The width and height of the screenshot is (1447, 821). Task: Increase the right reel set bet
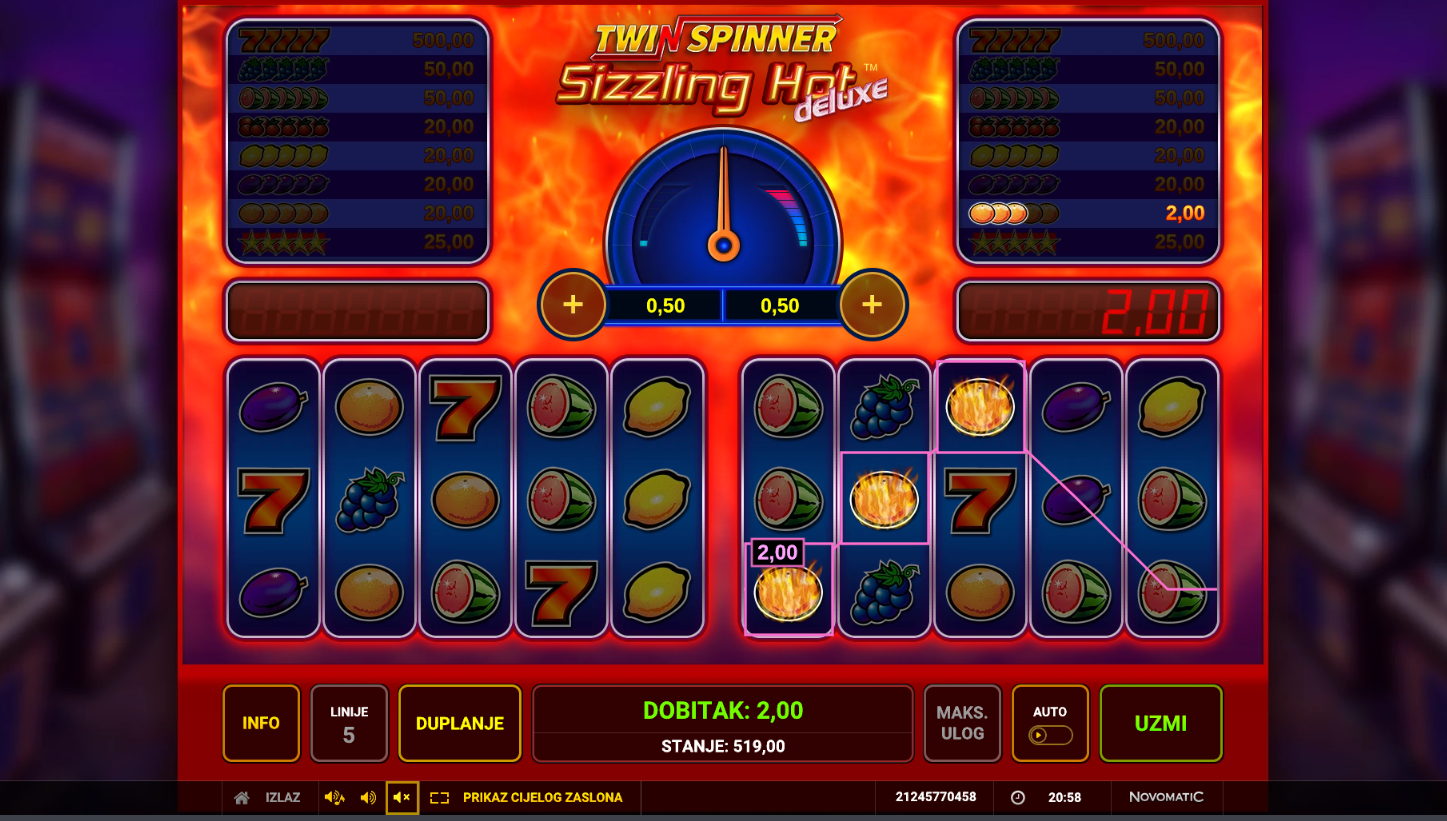(x=872, y=304)
